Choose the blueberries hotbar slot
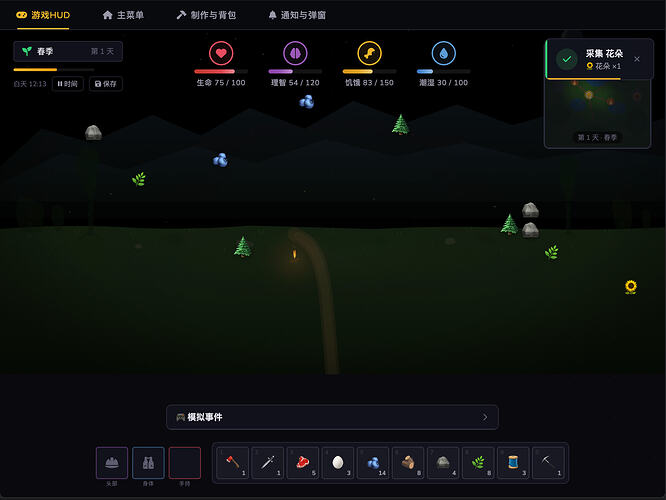Screen dimensions: 666x500 click(x=373, y=463)
